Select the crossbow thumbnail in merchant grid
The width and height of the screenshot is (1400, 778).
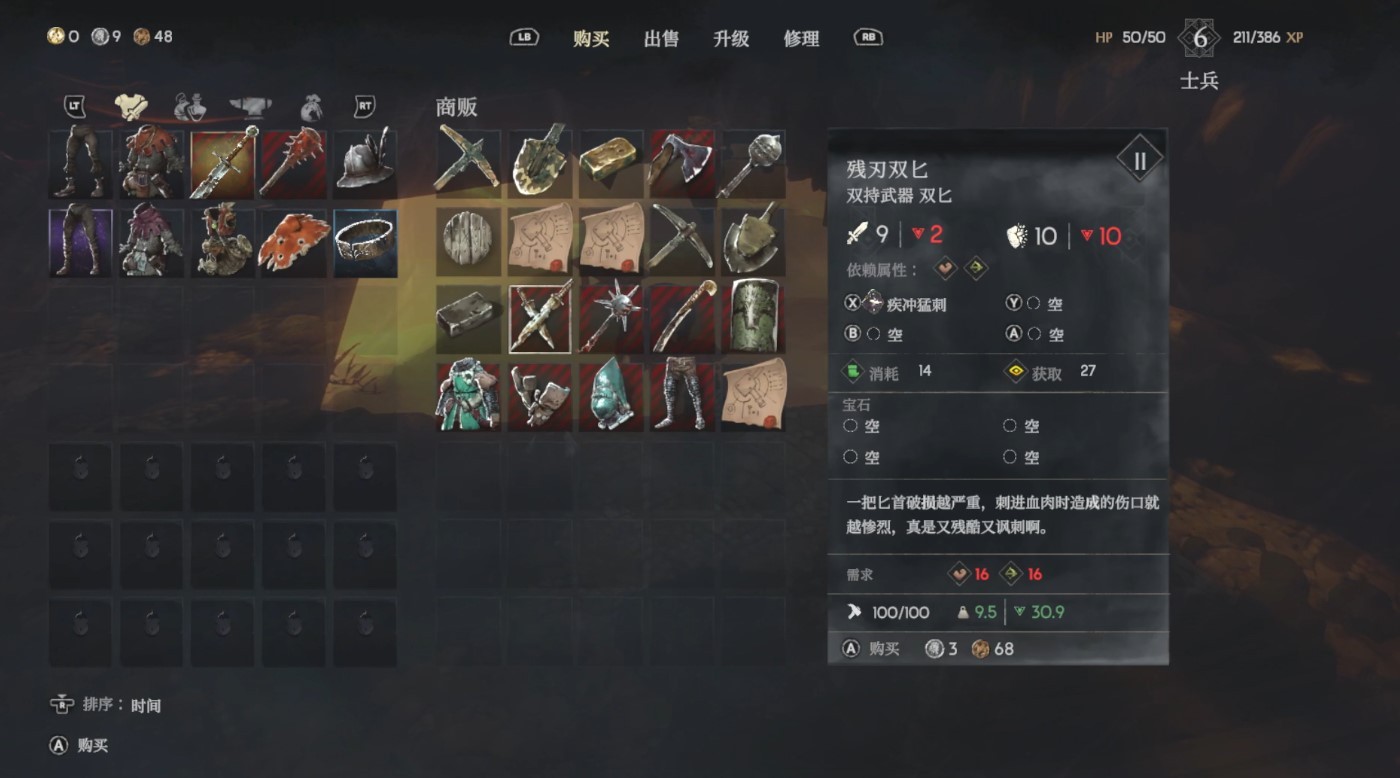coord(468,161)
